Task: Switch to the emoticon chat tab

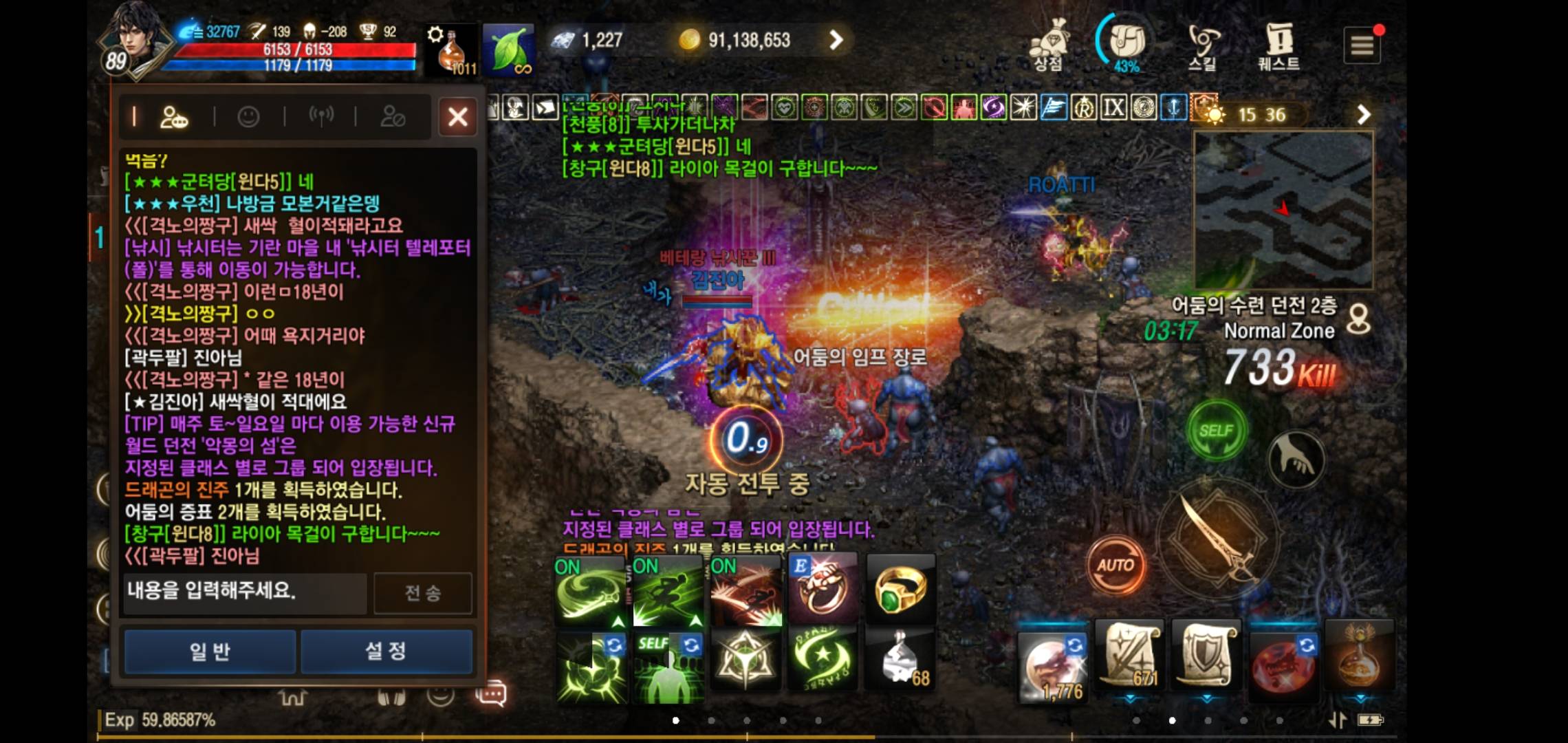Action: 248,116
